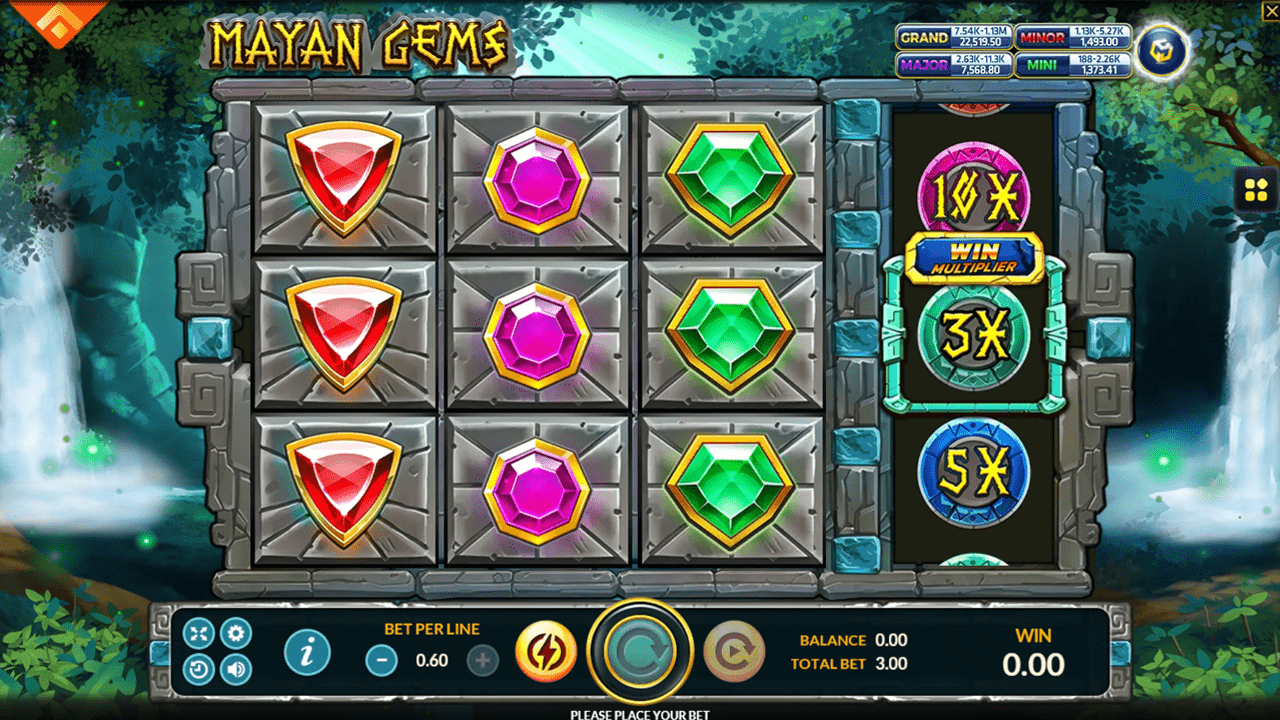Decrease bet per line with the minus stepper
This screenshot has height=720, width=1280.
click(382, 660)
